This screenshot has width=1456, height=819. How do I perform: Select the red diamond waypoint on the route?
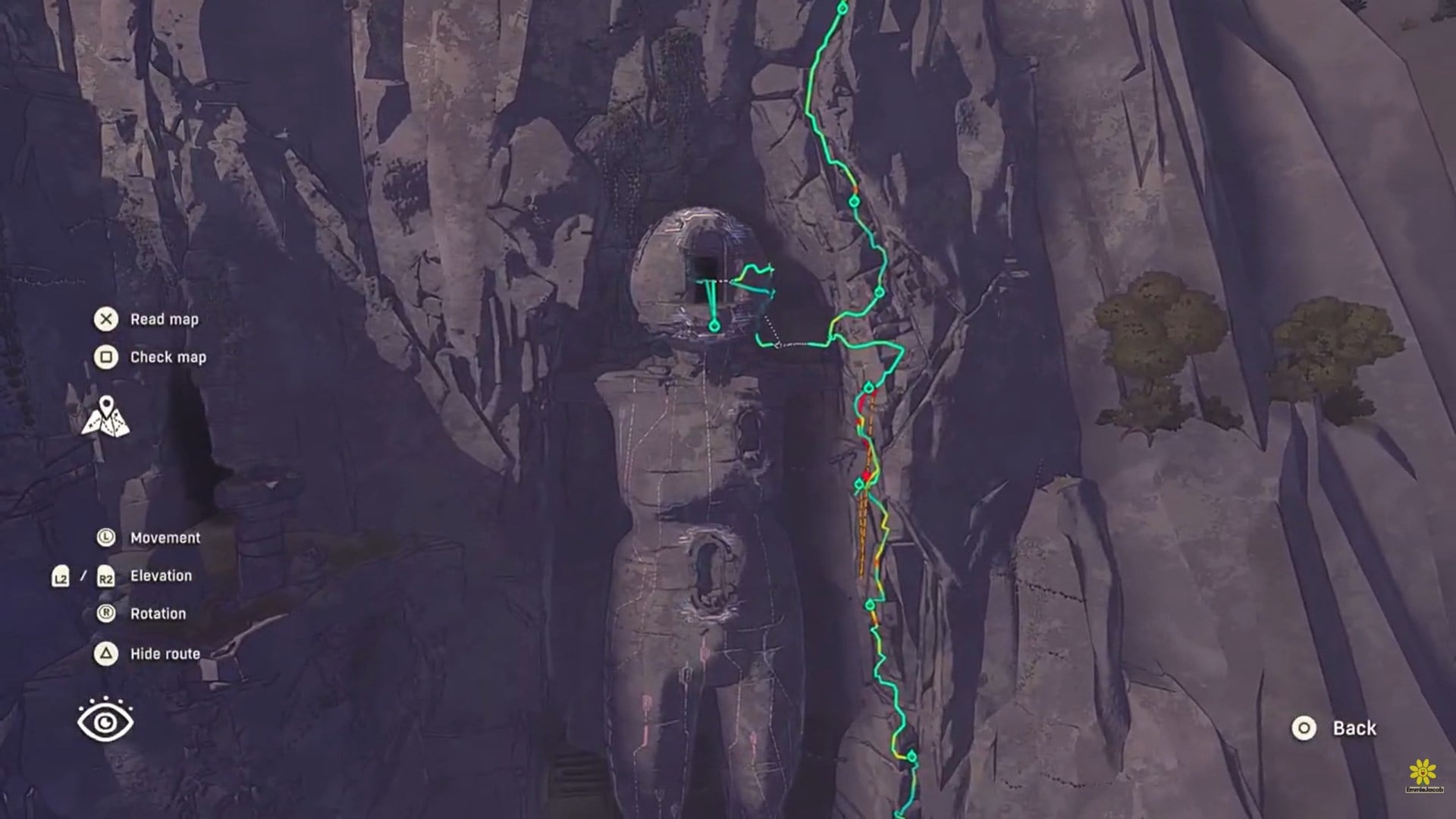[866, 474]
